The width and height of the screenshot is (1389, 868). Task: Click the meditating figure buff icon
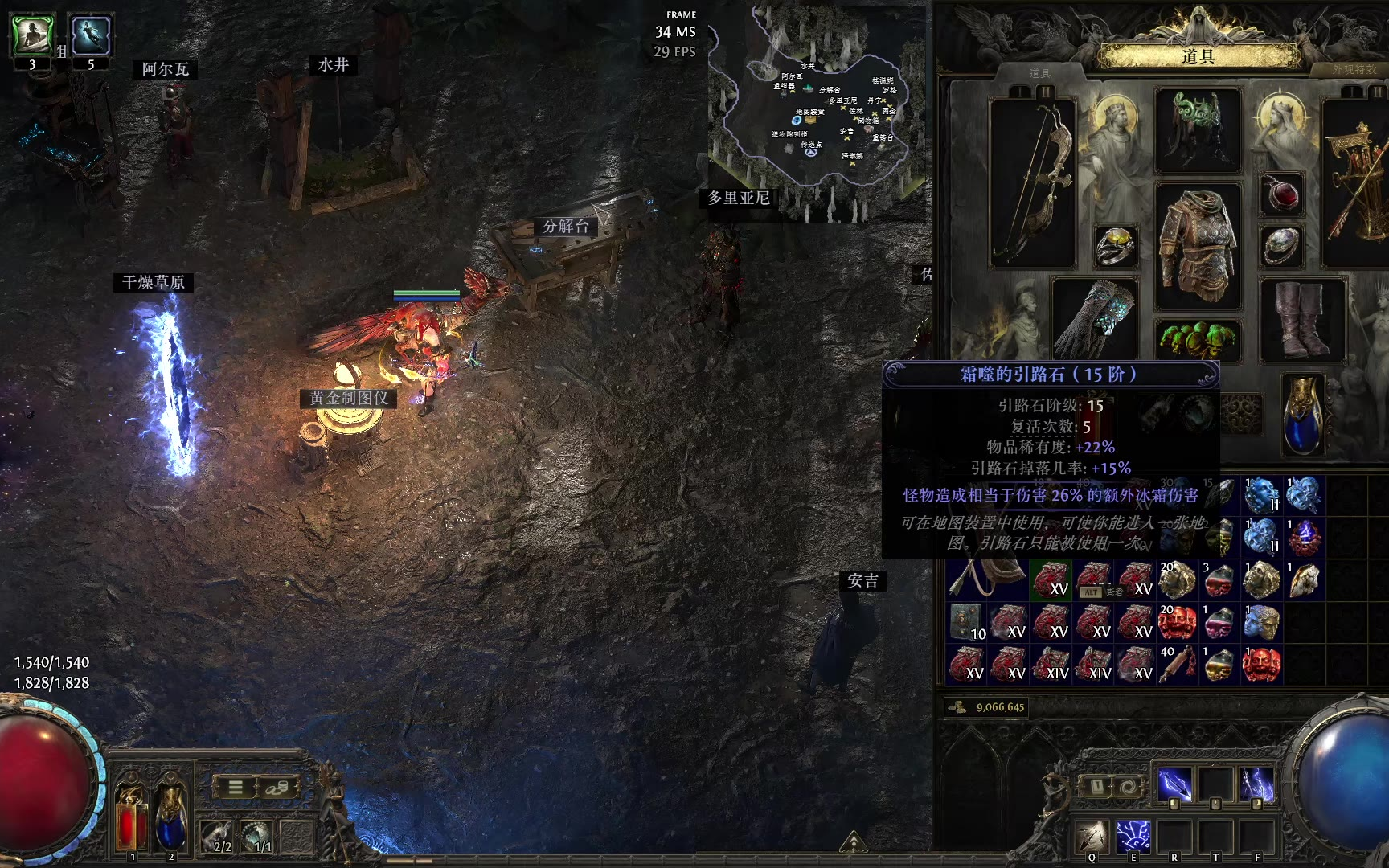pyautogui.click(x=32, y=35)
